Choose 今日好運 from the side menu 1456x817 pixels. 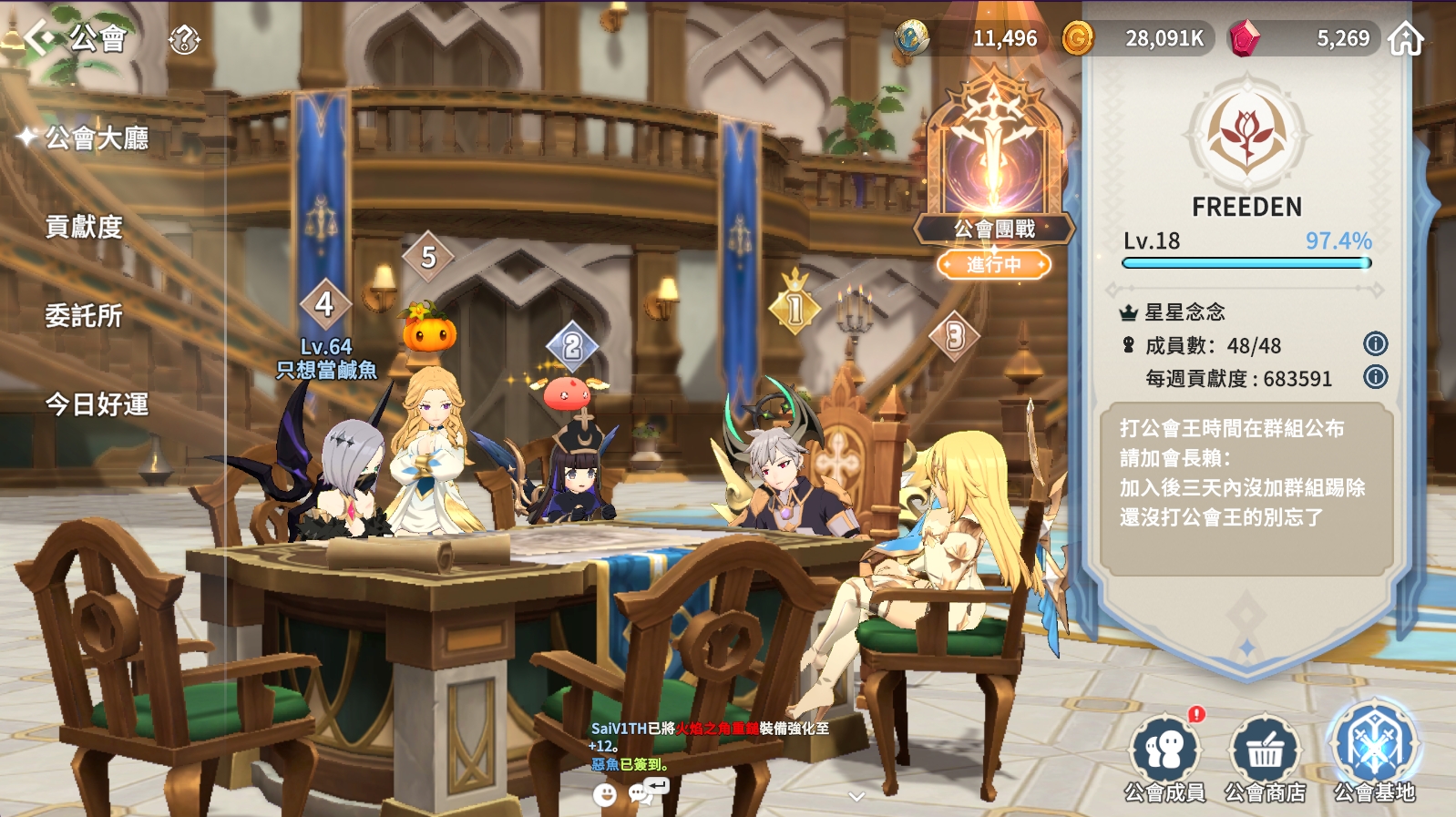tap(97, 404)
